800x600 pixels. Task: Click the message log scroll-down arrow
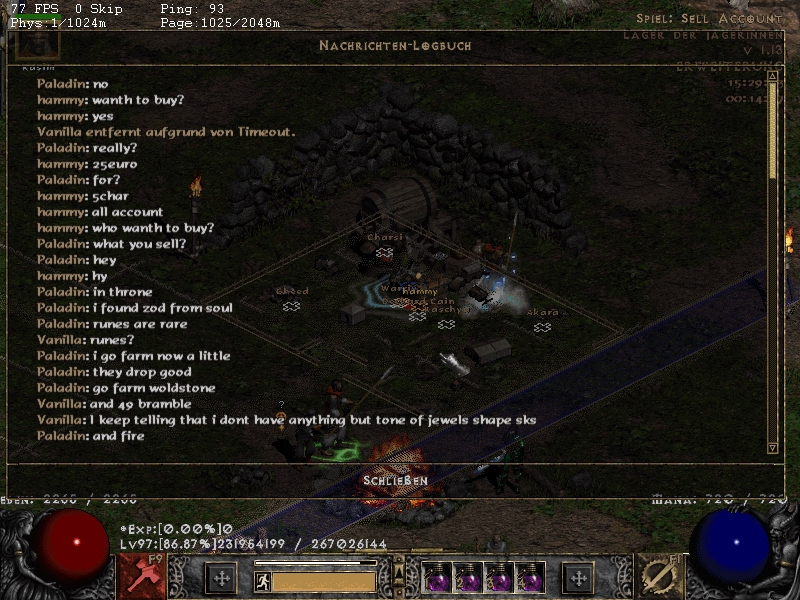[x=772, y=447]
